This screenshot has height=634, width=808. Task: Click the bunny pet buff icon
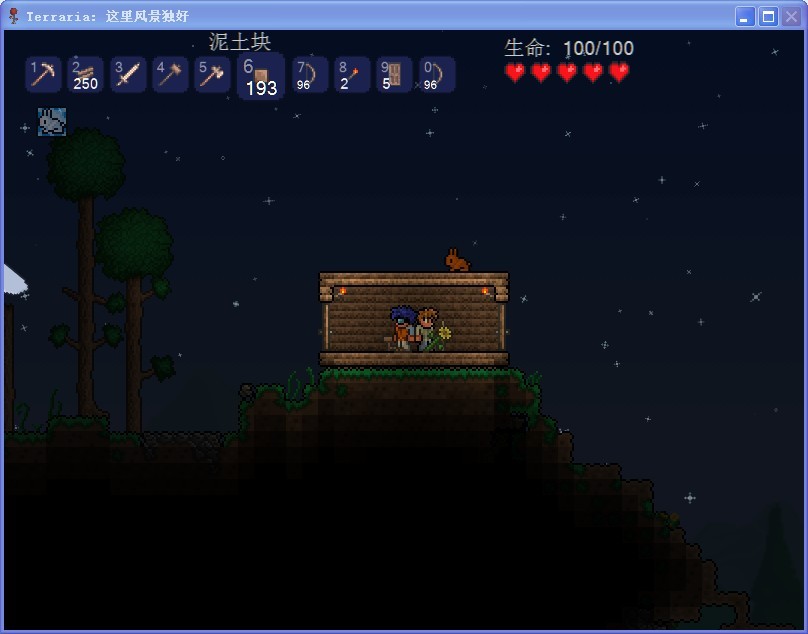pos(52,122)
